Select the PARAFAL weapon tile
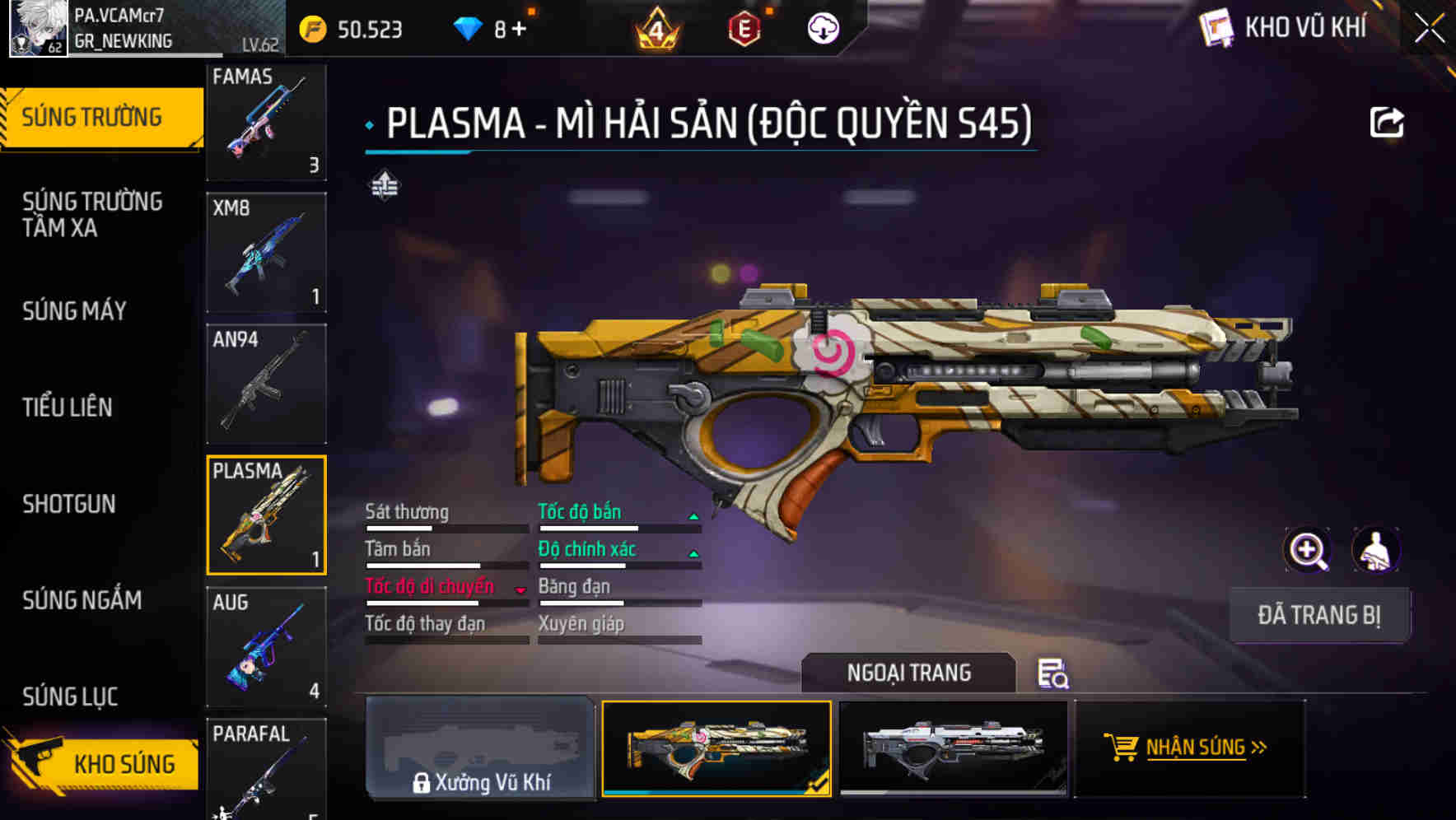Image resolution: width=1456 pixels, height=820 pixels. 266,767
